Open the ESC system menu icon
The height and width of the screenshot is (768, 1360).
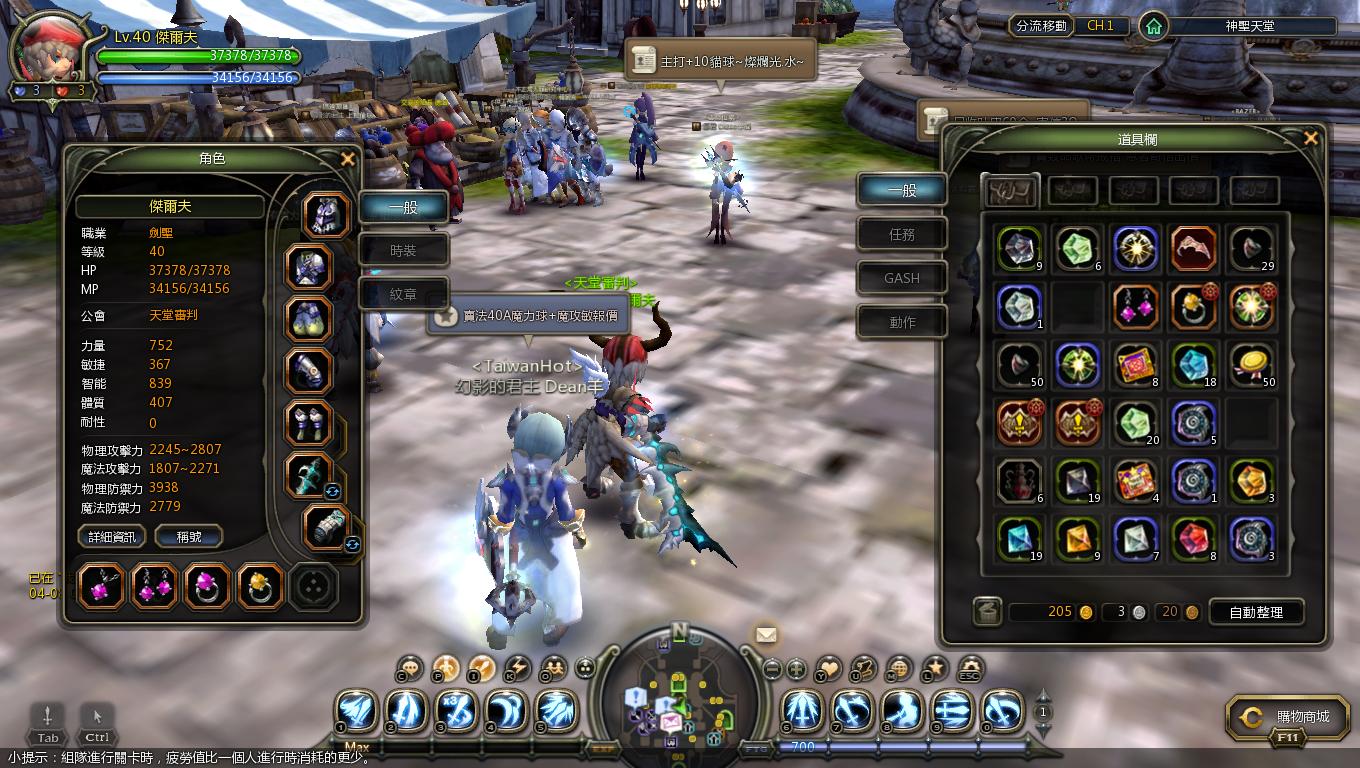[x=969, y=669]
